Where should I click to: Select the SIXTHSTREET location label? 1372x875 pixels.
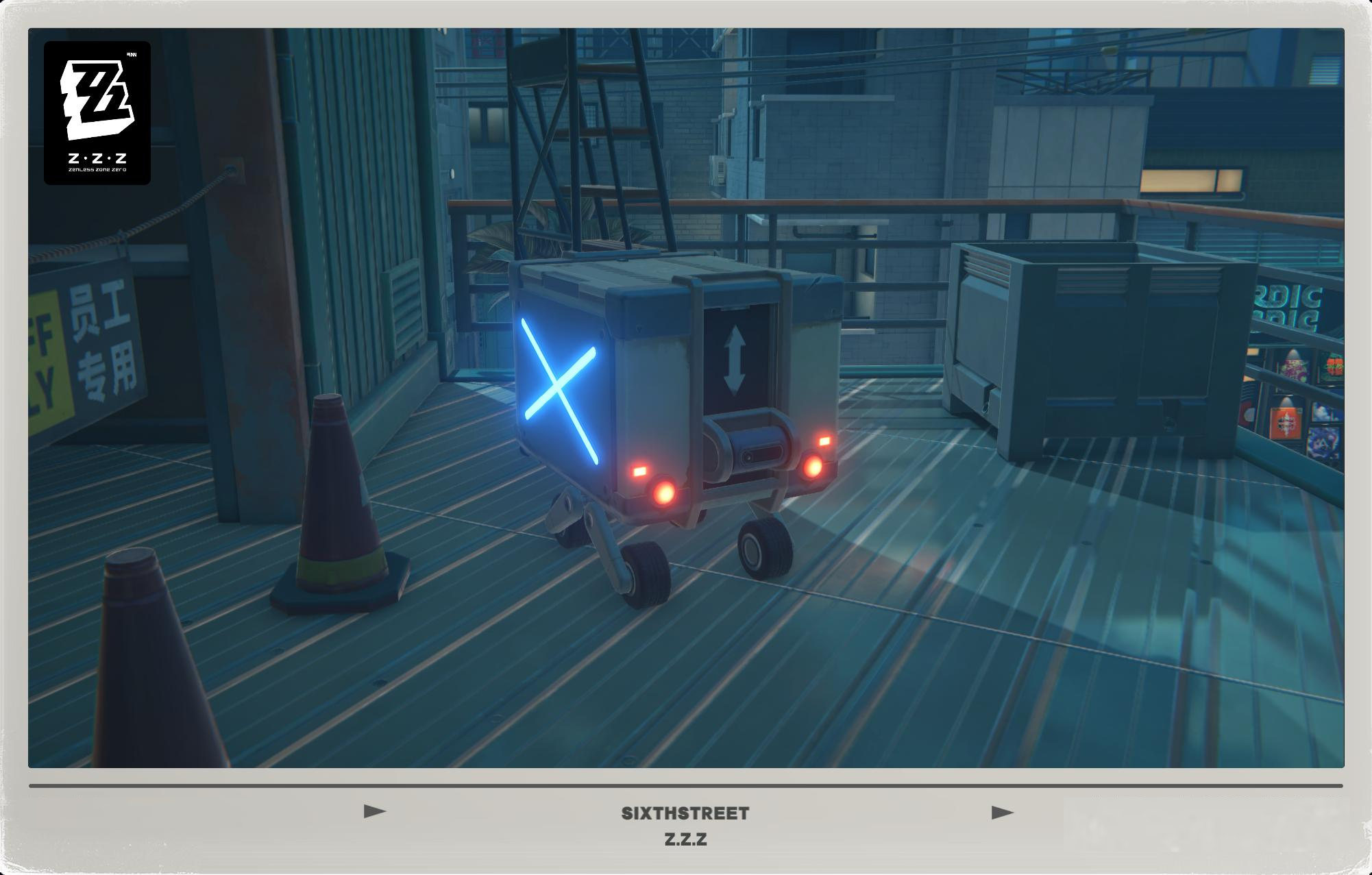point(686,813)
